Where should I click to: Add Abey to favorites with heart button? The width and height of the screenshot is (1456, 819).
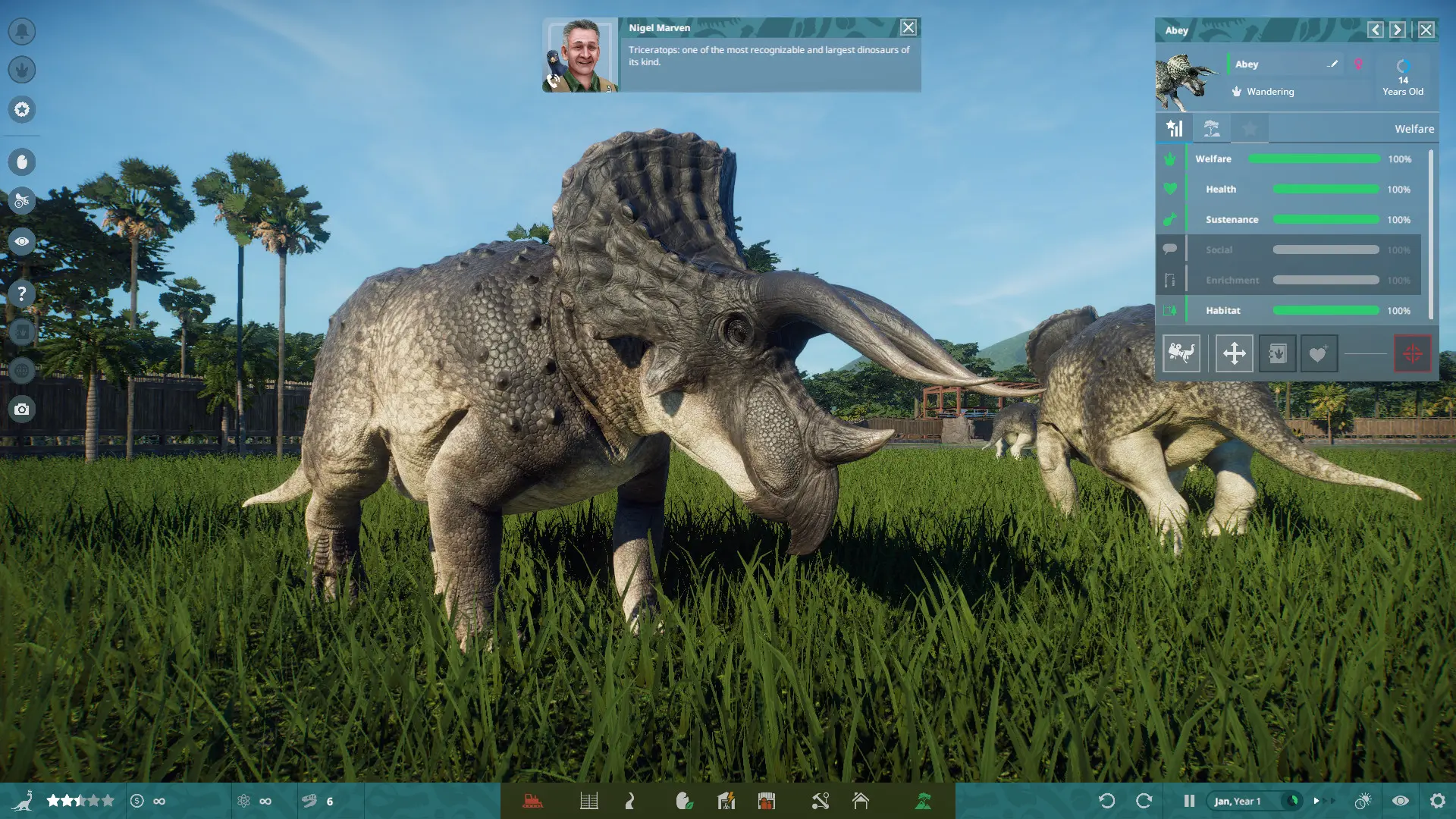click(1319, 353)
